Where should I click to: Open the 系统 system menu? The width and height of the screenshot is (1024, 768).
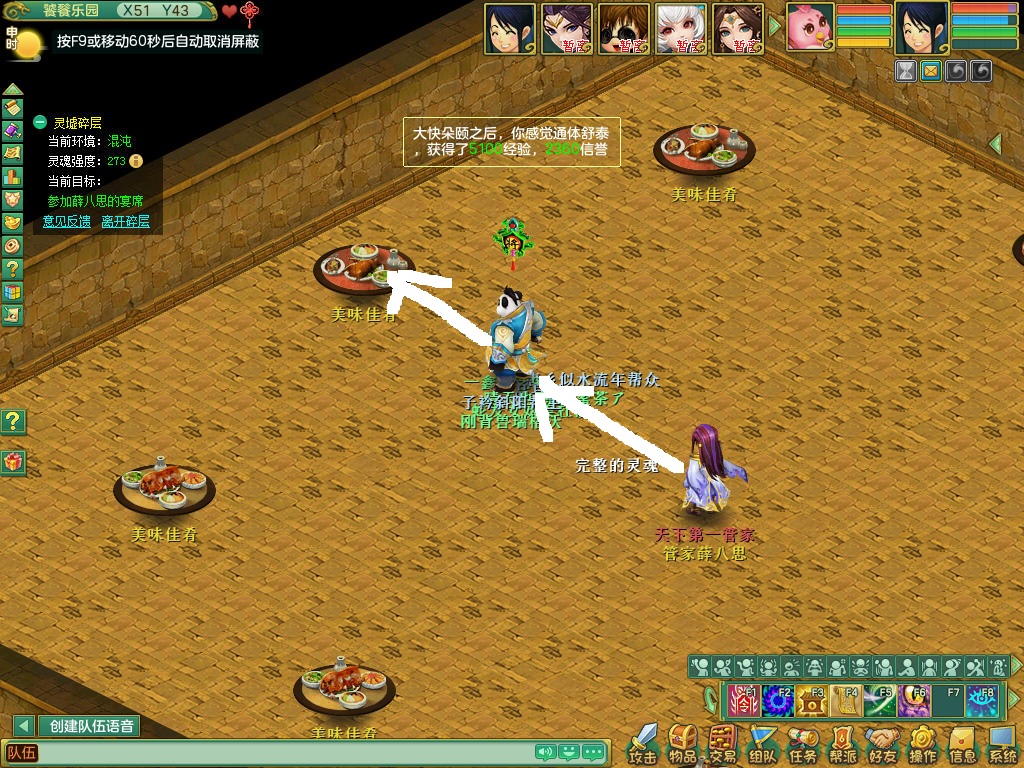coord(1003,741)
